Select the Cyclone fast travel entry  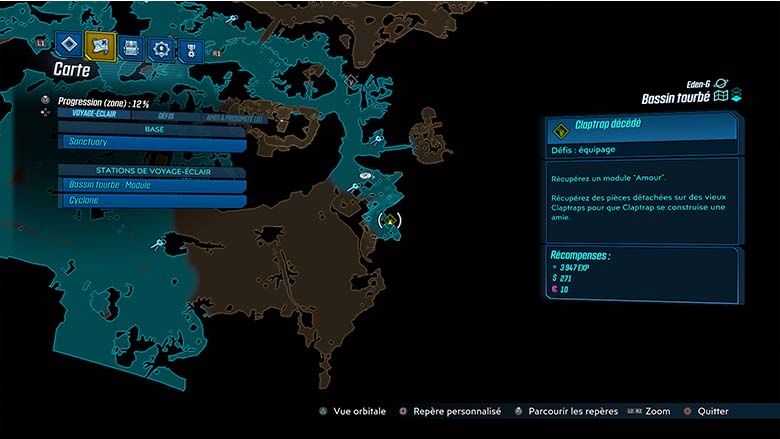click(x=152, y=200)
